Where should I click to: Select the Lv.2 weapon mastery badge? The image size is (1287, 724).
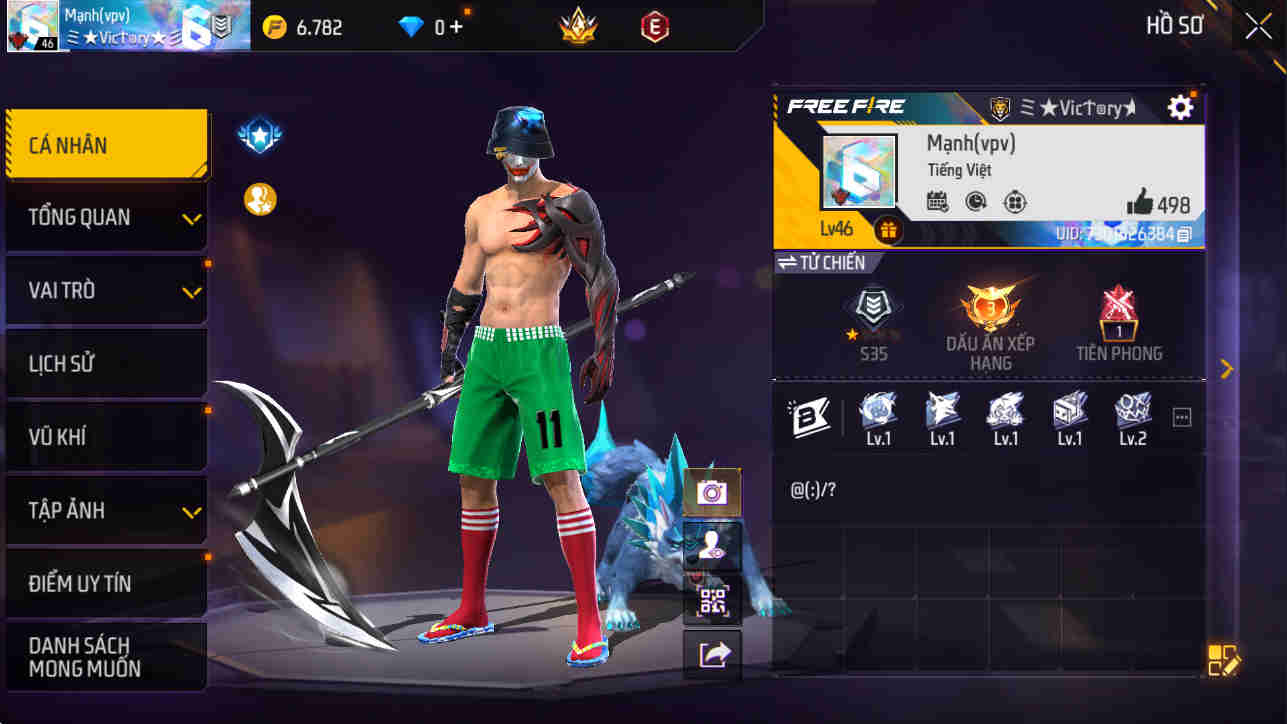tap(1132, 415)
